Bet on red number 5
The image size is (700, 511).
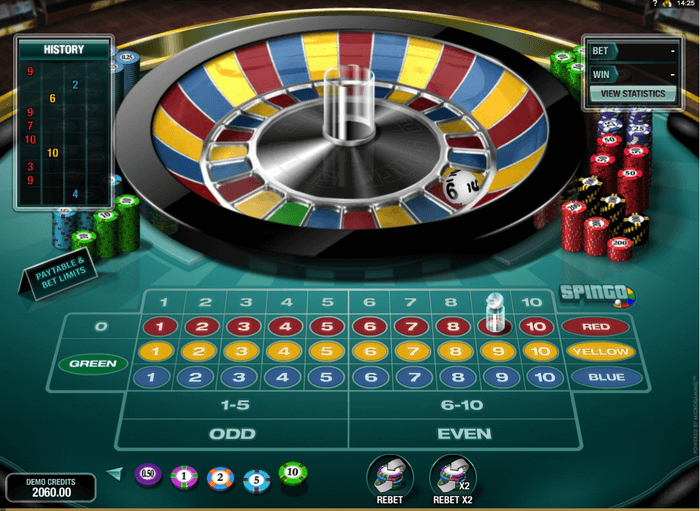326,327
